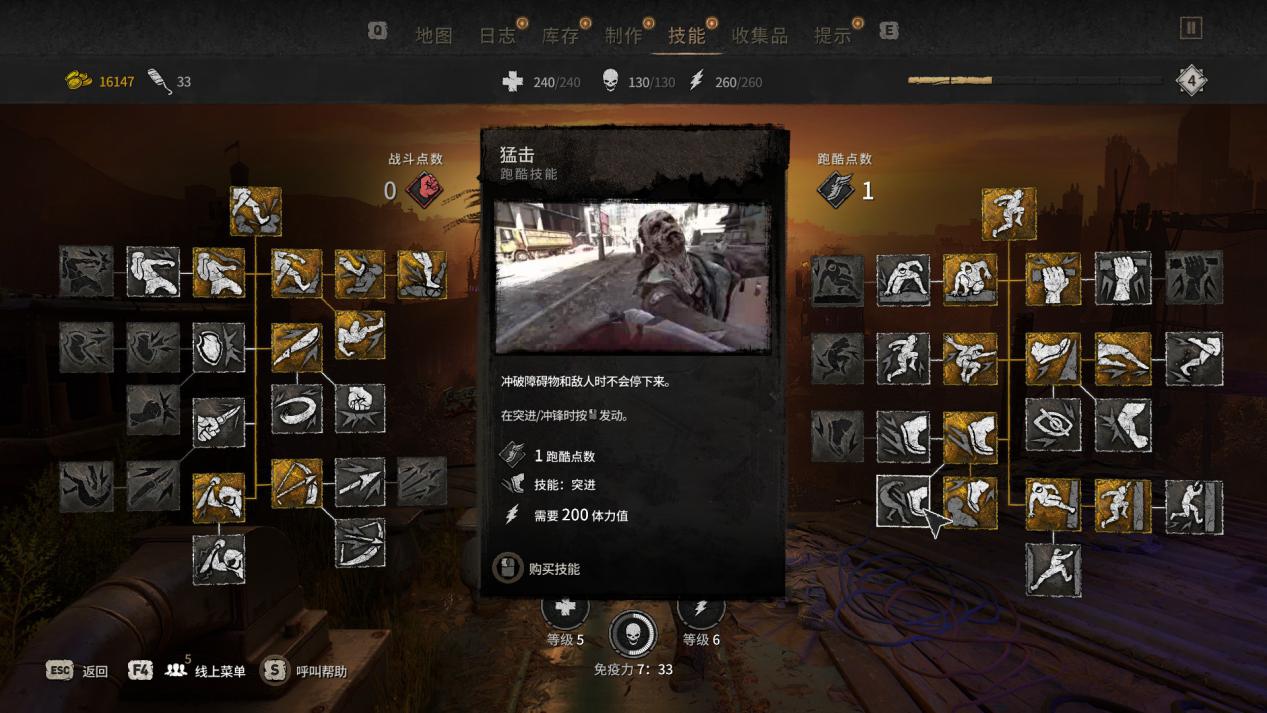Click the pause button in the top corner
1267x713 pixels.
tap(1190, 28)
